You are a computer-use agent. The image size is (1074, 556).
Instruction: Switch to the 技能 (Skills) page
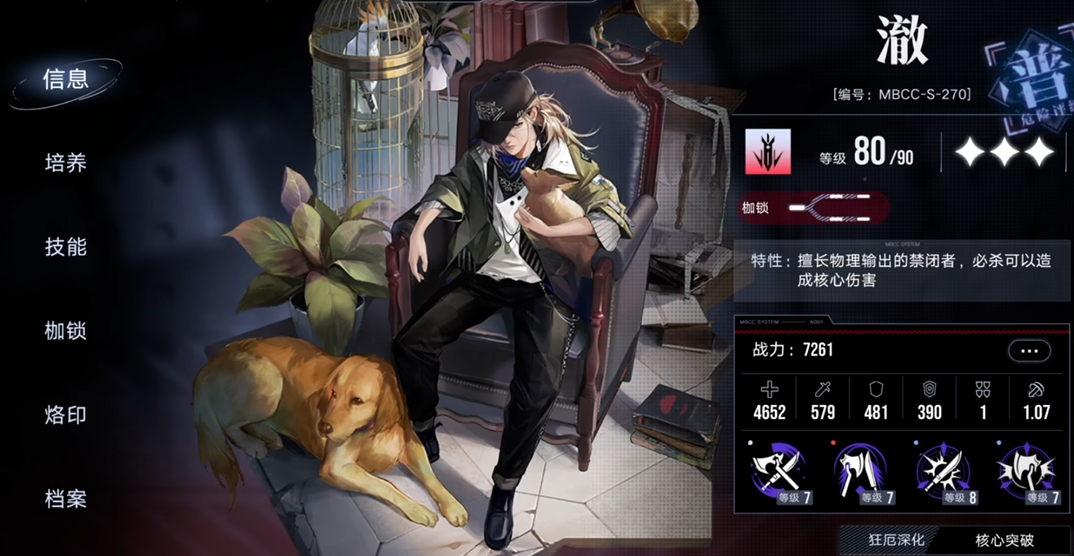click(x=66, y=247)
